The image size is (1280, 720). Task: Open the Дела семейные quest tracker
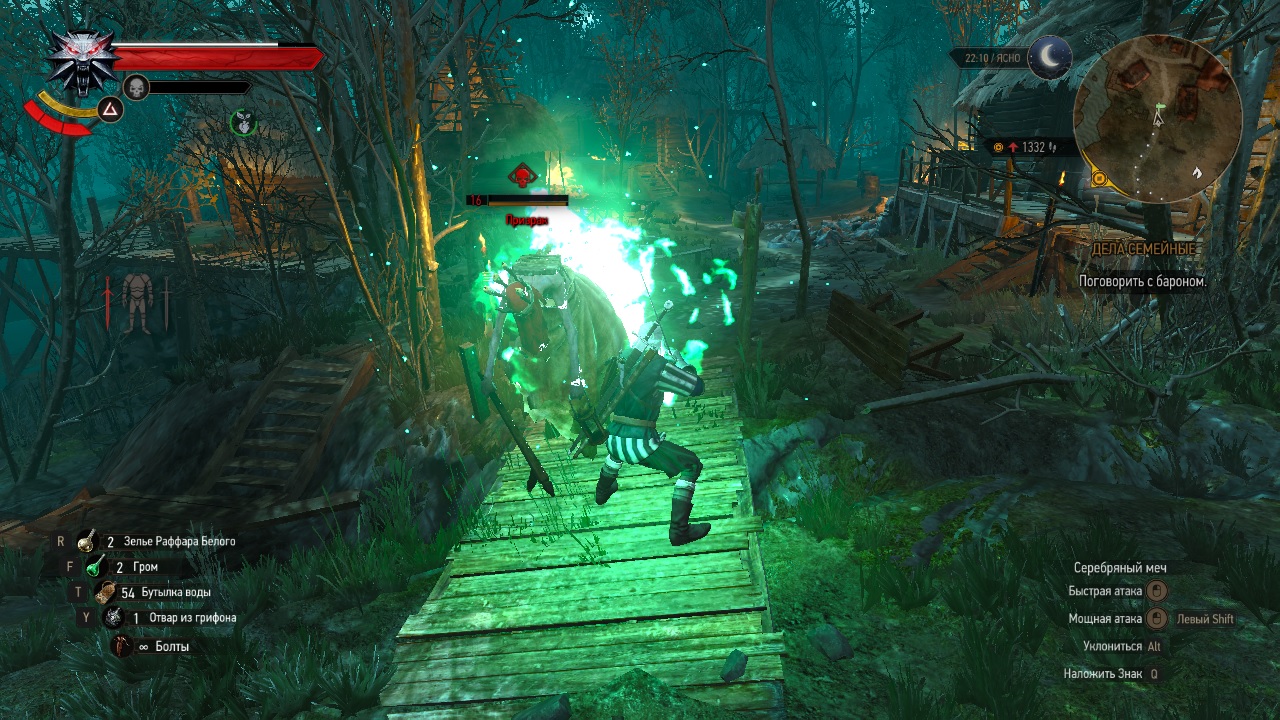pos(1145,249)
